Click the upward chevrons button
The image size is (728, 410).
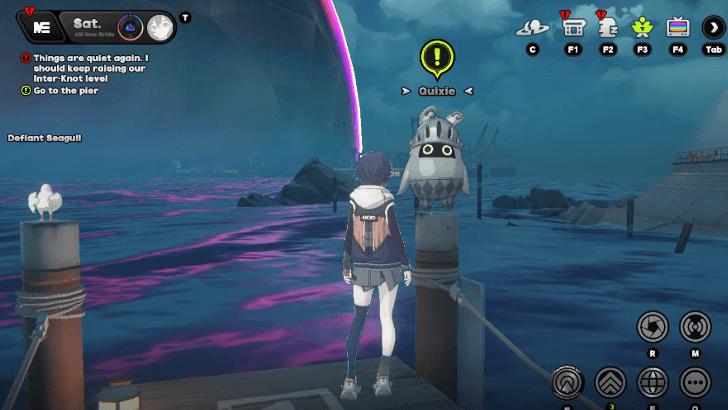609,381
